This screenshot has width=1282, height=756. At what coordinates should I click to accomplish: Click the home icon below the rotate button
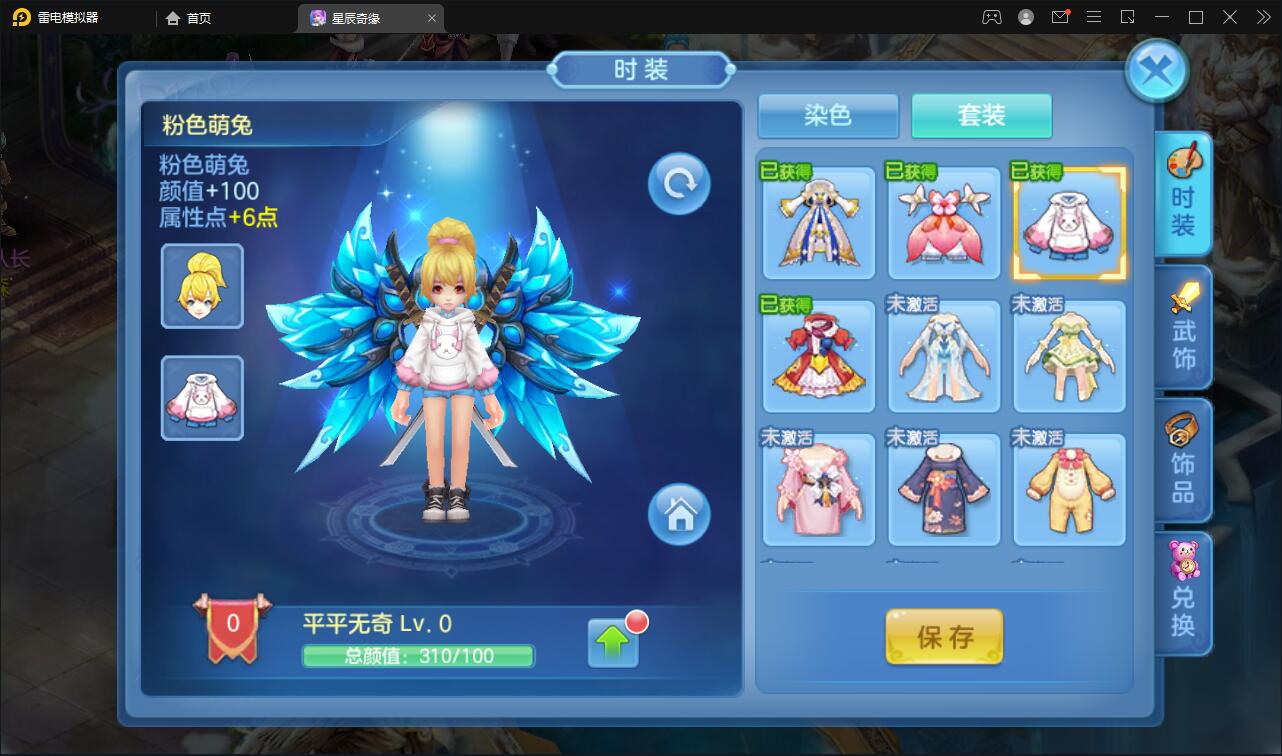[x=678, y=515]
